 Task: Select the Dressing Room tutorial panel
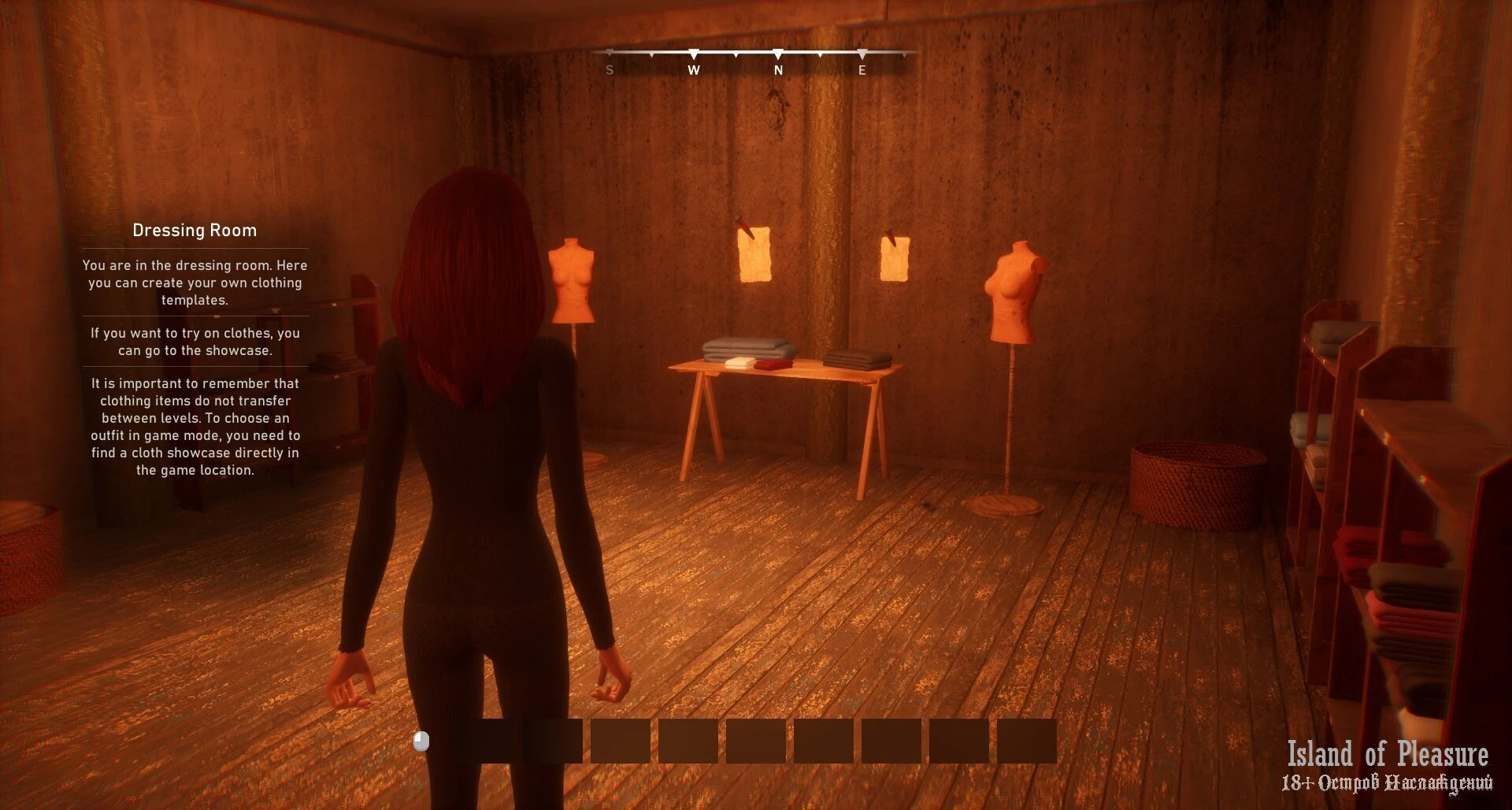coord(195,350)
